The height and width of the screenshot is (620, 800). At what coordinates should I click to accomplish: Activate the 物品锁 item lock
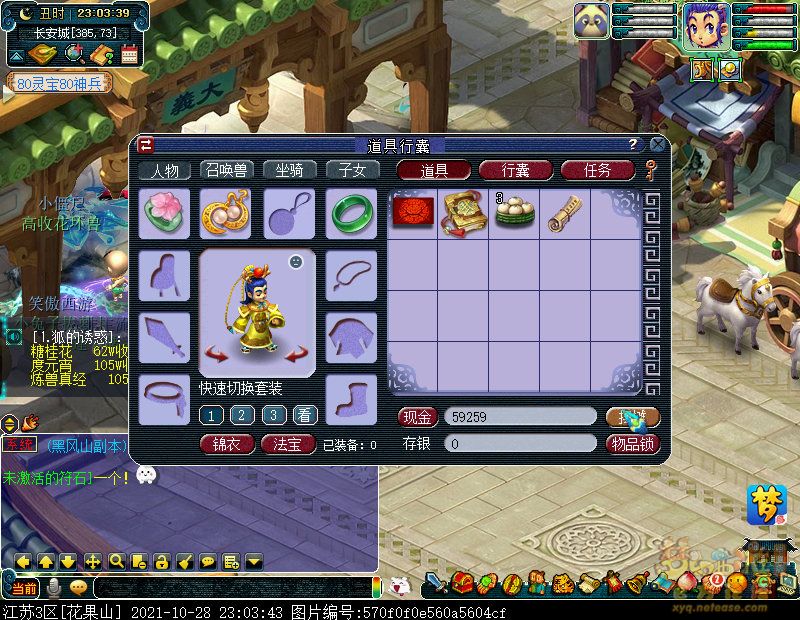tap(632, 444)
